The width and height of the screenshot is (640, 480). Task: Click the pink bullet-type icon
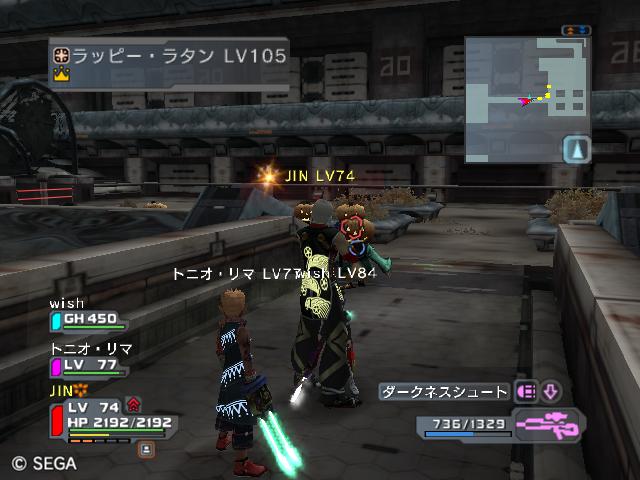click(527, 392)
